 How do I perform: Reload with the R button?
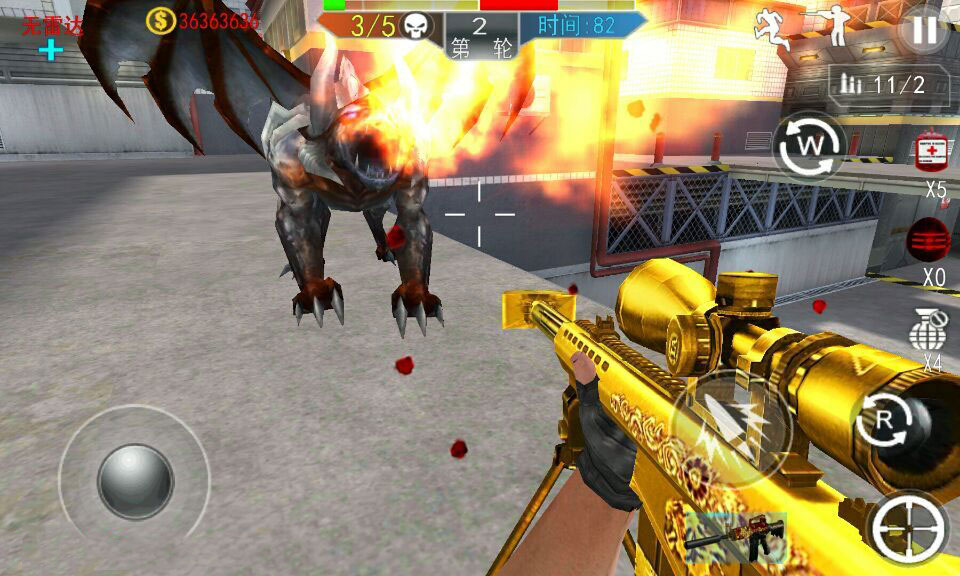[x=883, y=422]
